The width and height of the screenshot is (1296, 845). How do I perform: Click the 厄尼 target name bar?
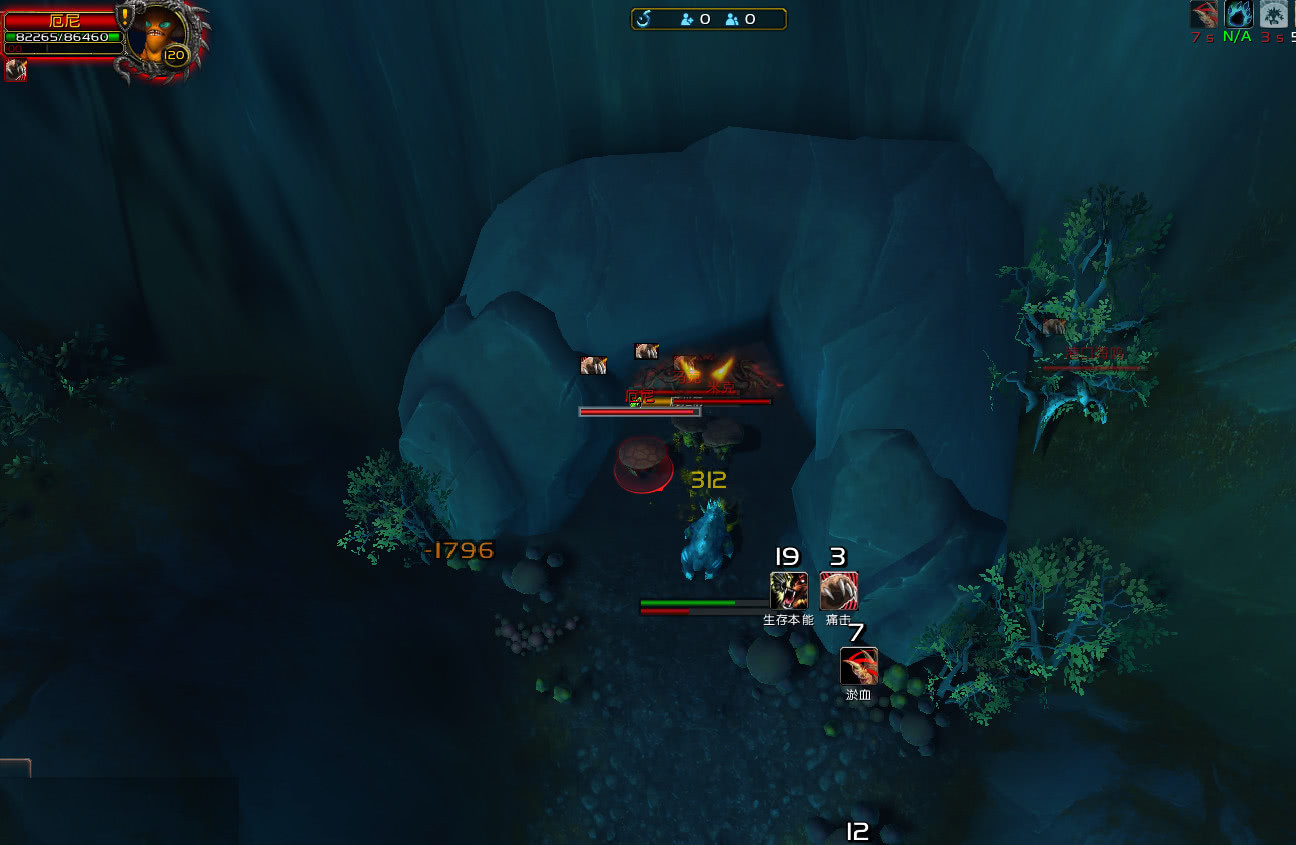click(x=62, y=20)
